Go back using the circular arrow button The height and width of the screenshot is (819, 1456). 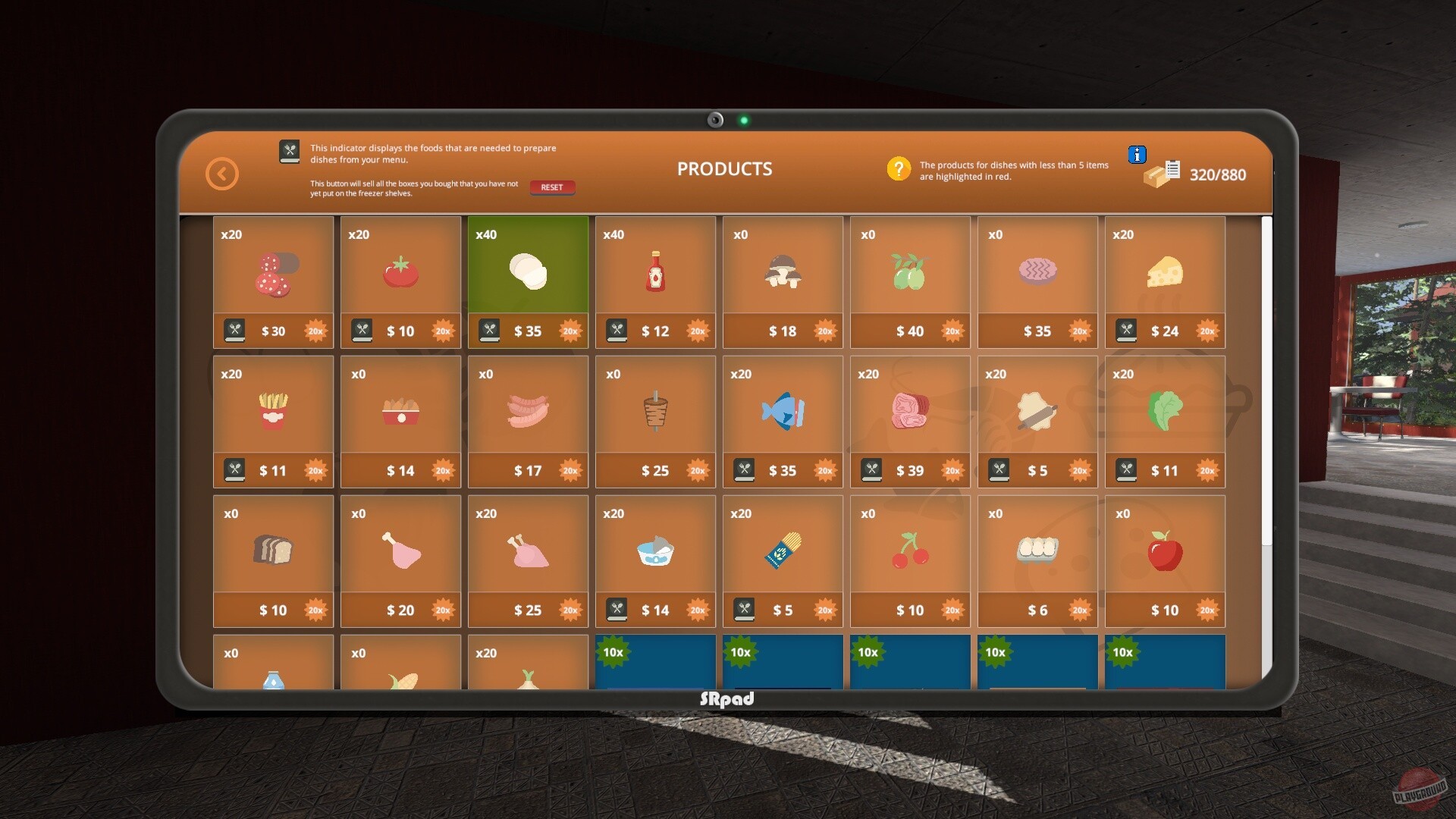[221, 173]
